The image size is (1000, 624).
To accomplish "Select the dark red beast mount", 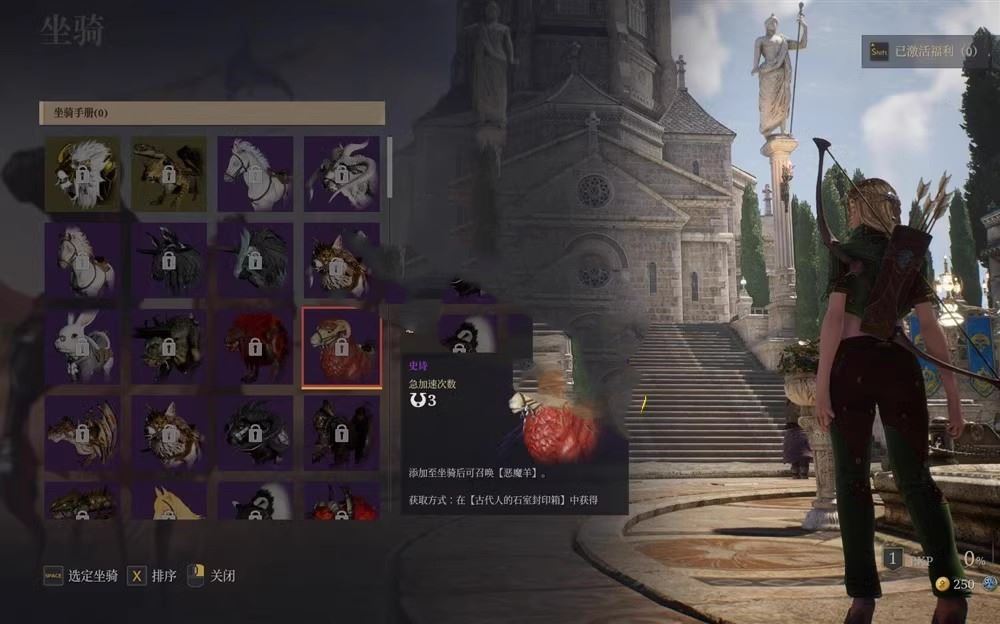I will click(255, 347).
